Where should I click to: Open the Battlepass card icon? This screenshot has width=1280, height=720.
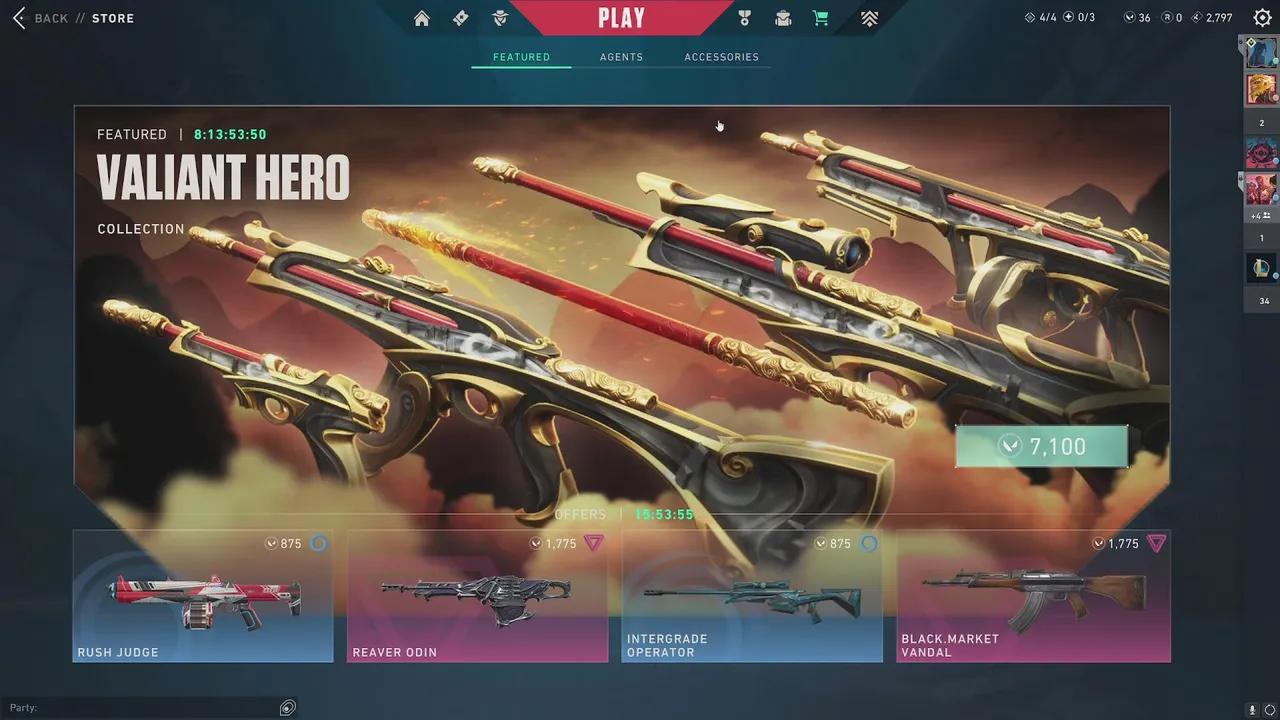click(460, 18)
